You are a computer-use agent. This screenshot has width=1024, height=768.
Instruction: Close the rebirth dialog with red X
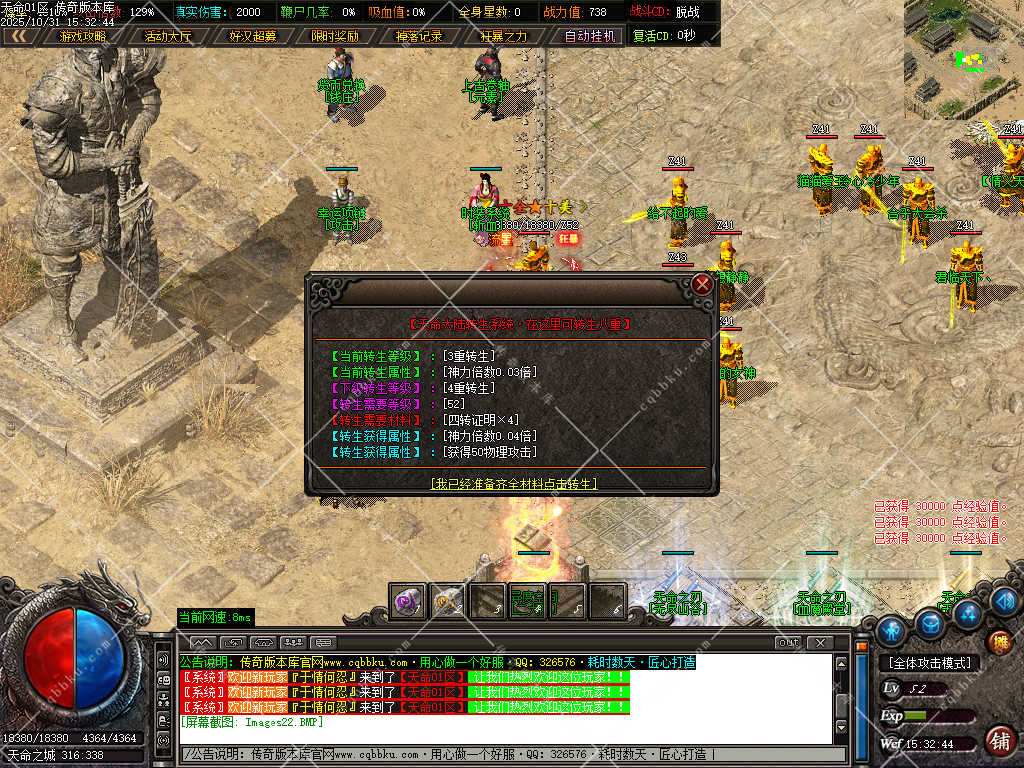pyautogui.click(x=703, y=284)
